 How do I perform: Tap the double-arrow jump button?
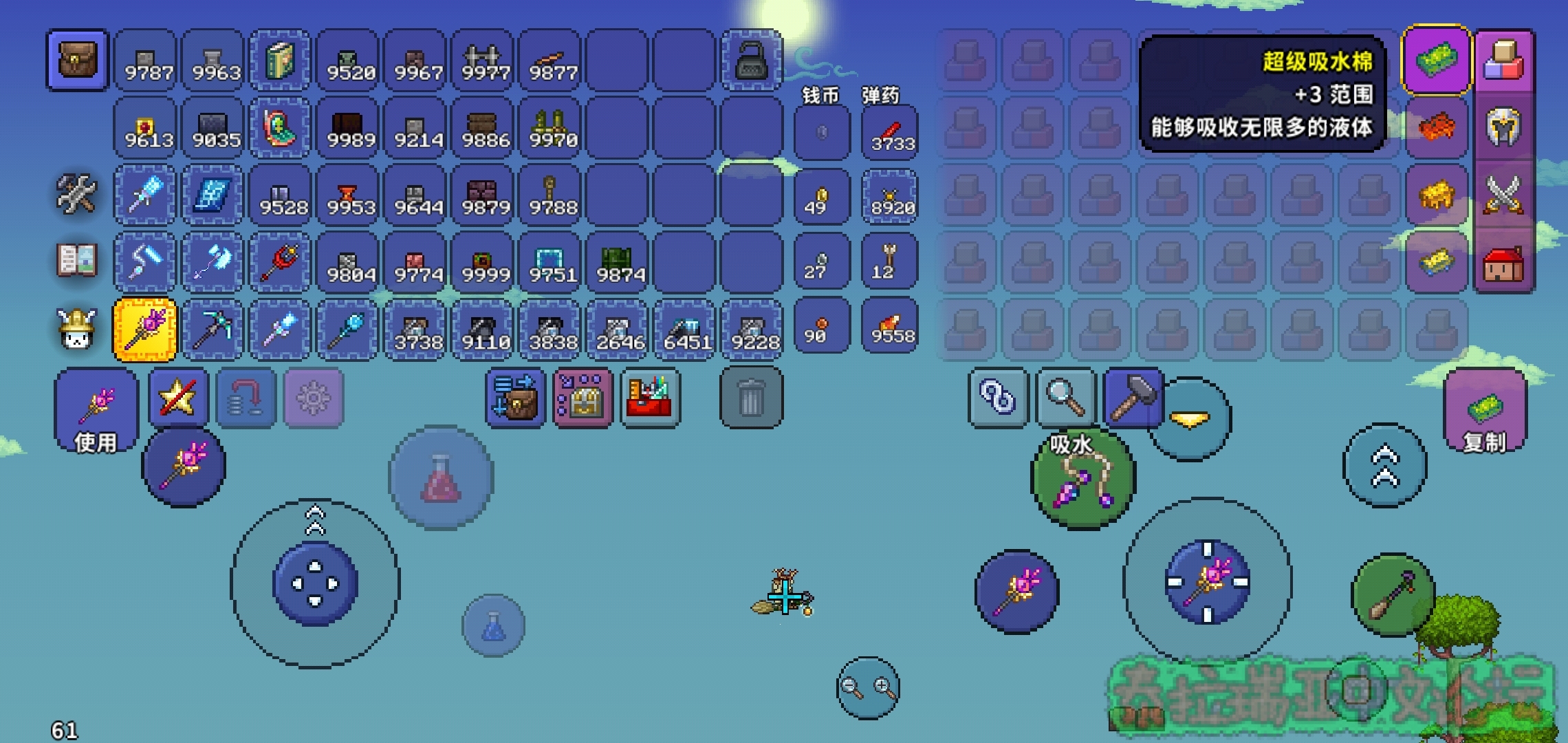click(1384, 466)
